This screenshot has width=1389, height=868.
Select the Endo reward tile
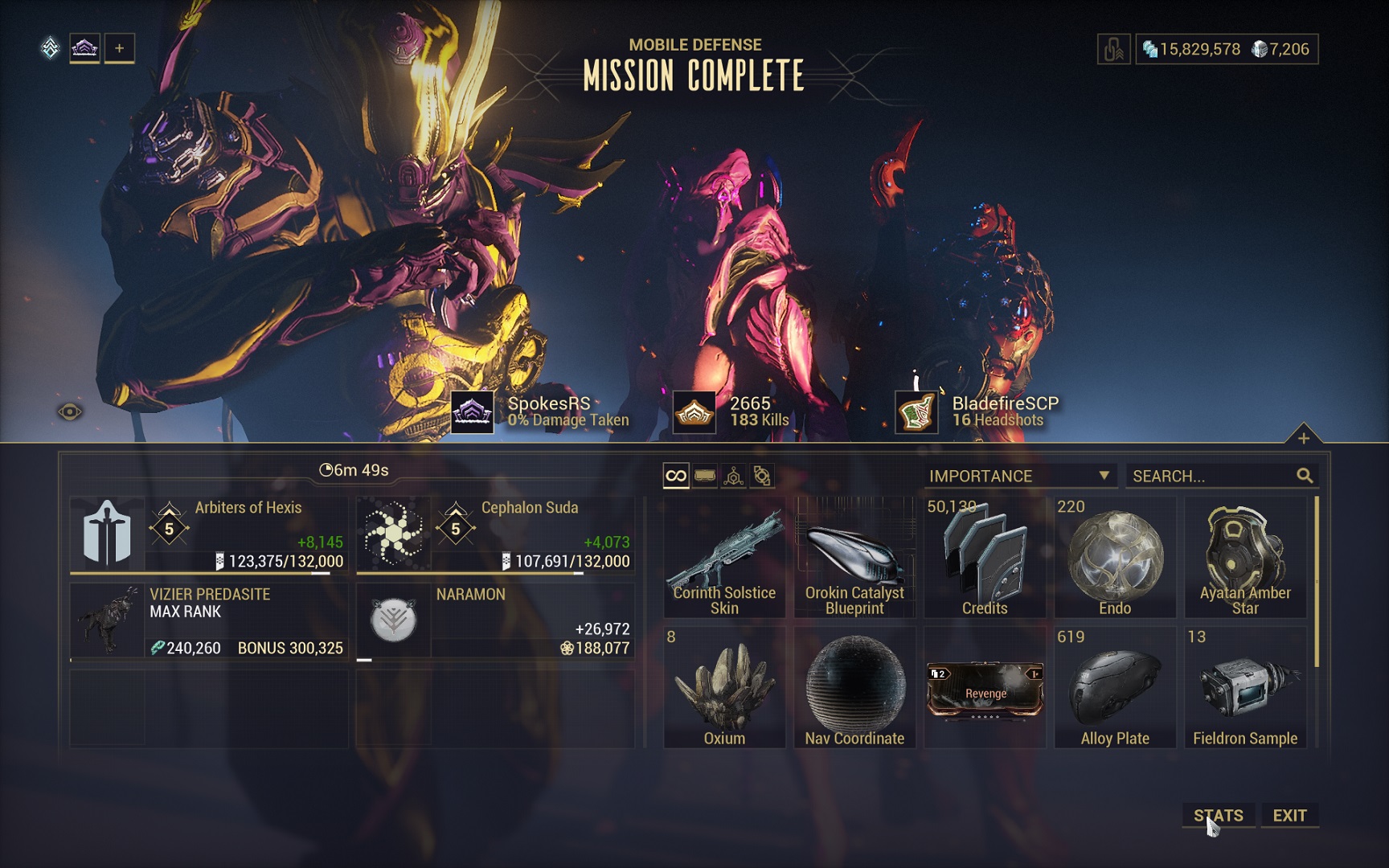1115,557
